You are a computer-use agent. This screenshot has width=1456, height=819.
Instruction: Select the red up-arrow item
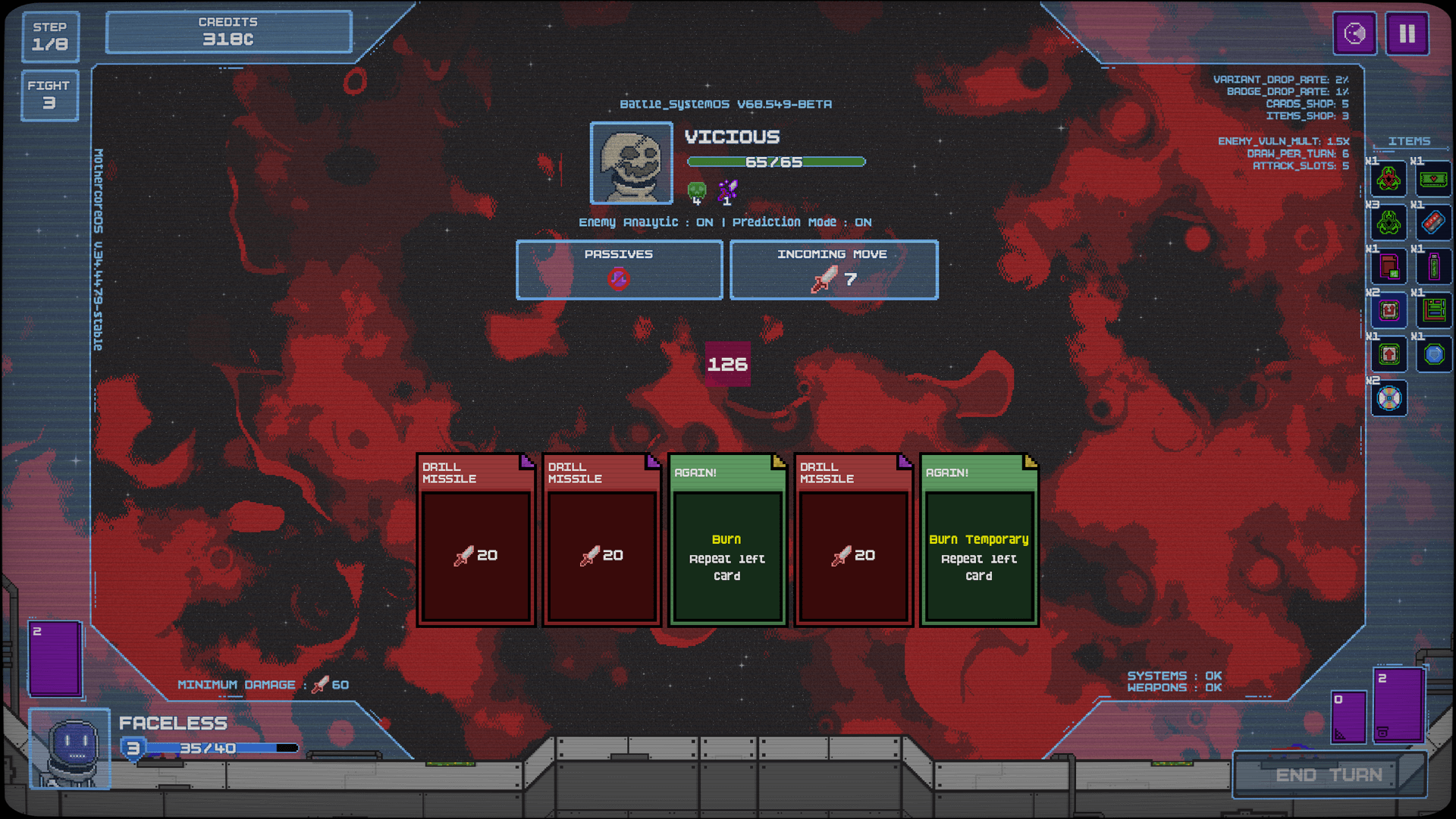1389,354
